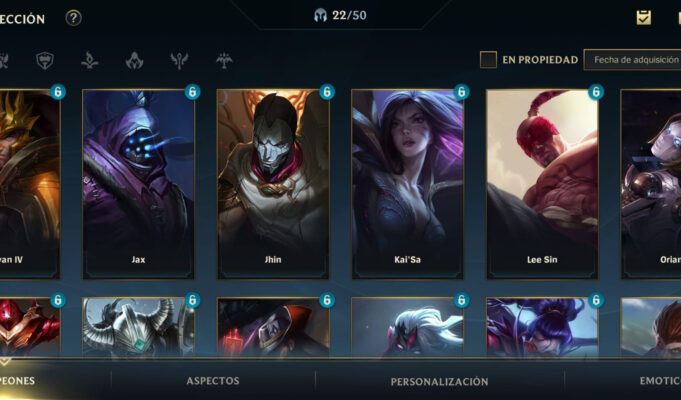Select the Jarvan IV champion card
The height and width of the screenshot is (400, 681).
(29, 184)
